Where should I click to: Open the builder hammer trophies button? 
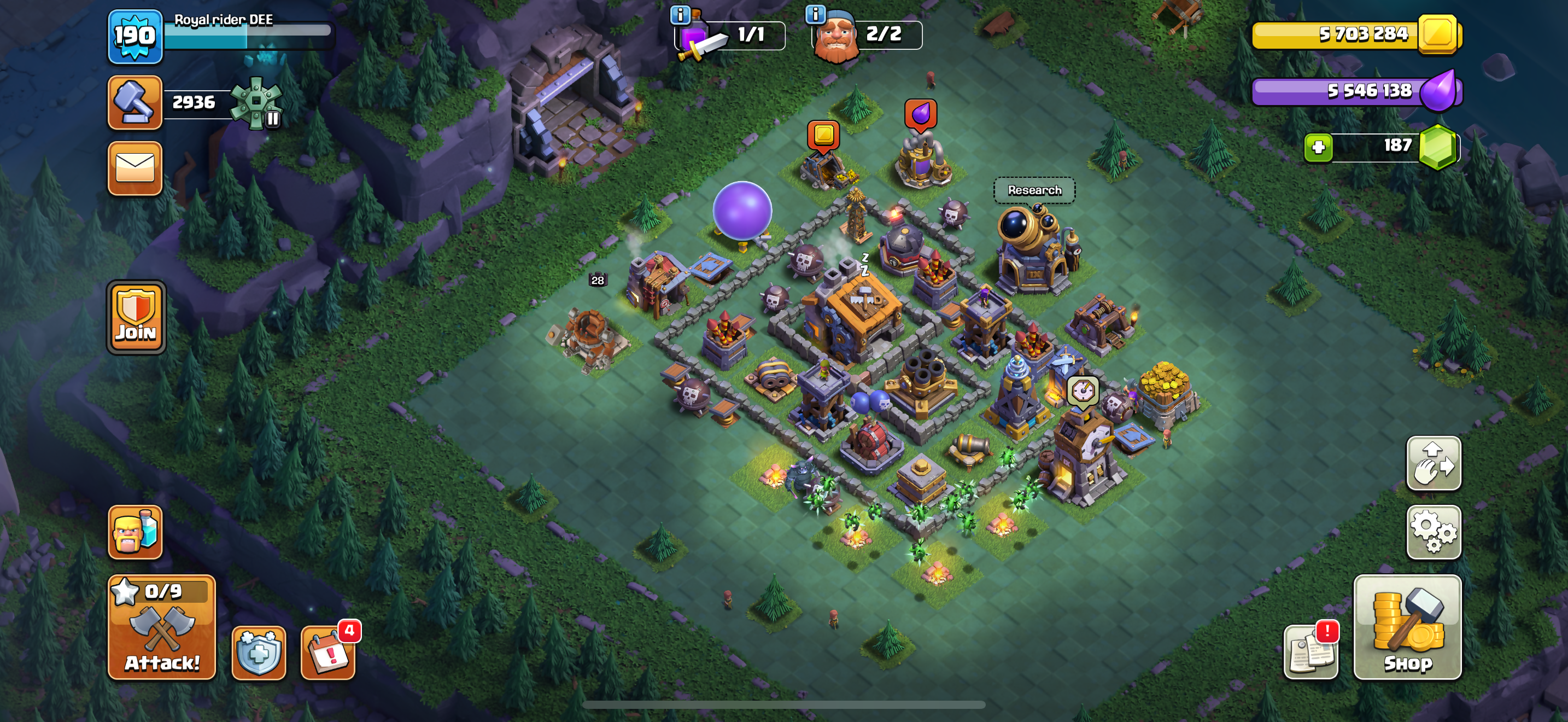135,102
